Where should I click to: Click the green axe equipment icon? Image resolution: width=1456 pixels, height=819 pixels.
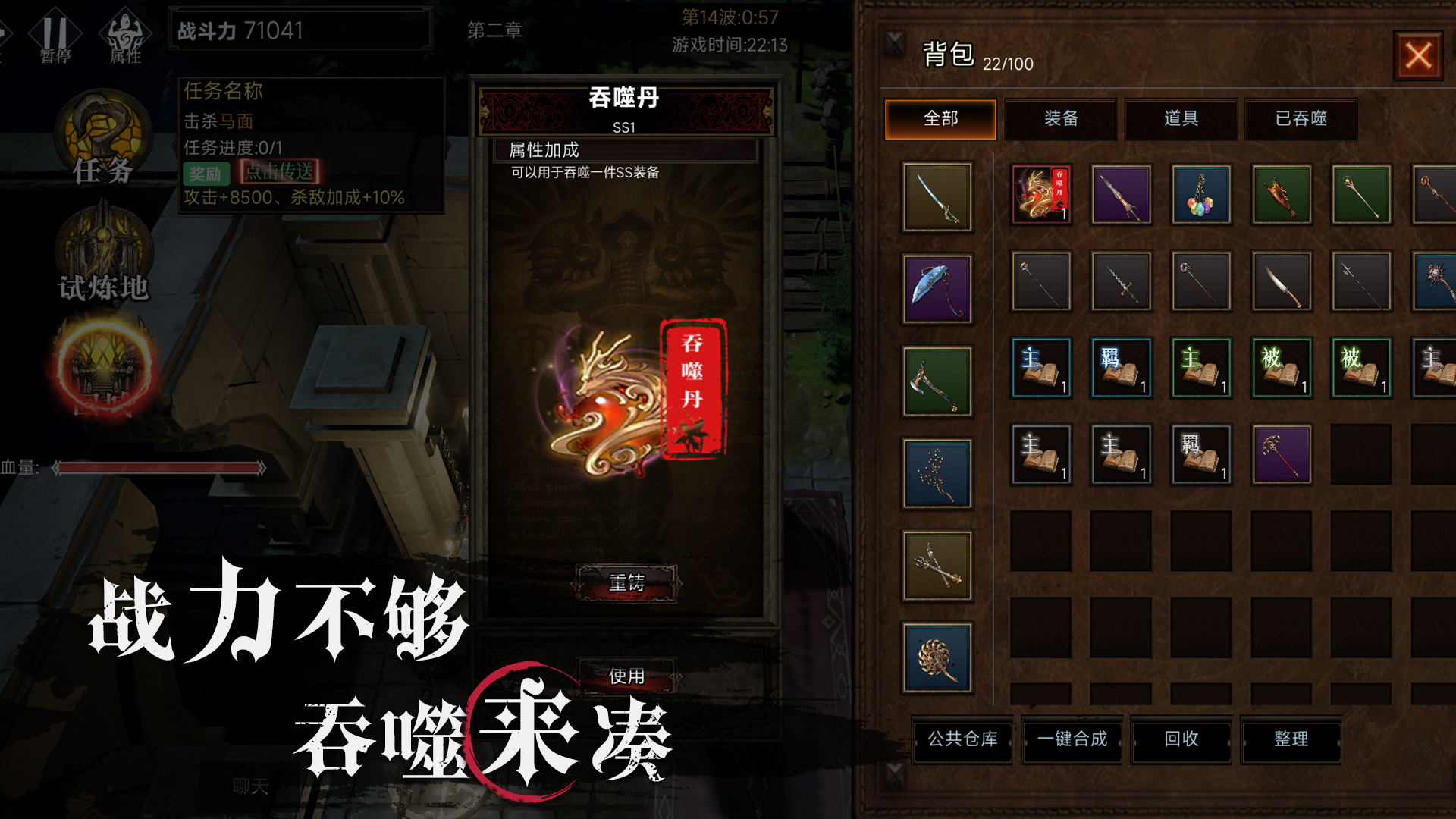tap(937, 381)
